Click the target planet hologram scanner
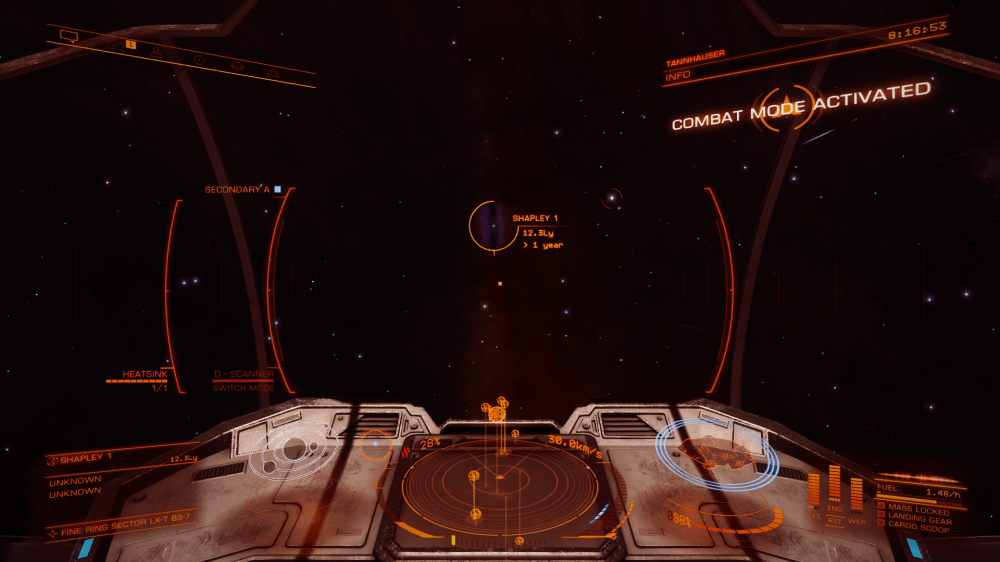This screenshot has width=1000, height=562. click(292, 451)
